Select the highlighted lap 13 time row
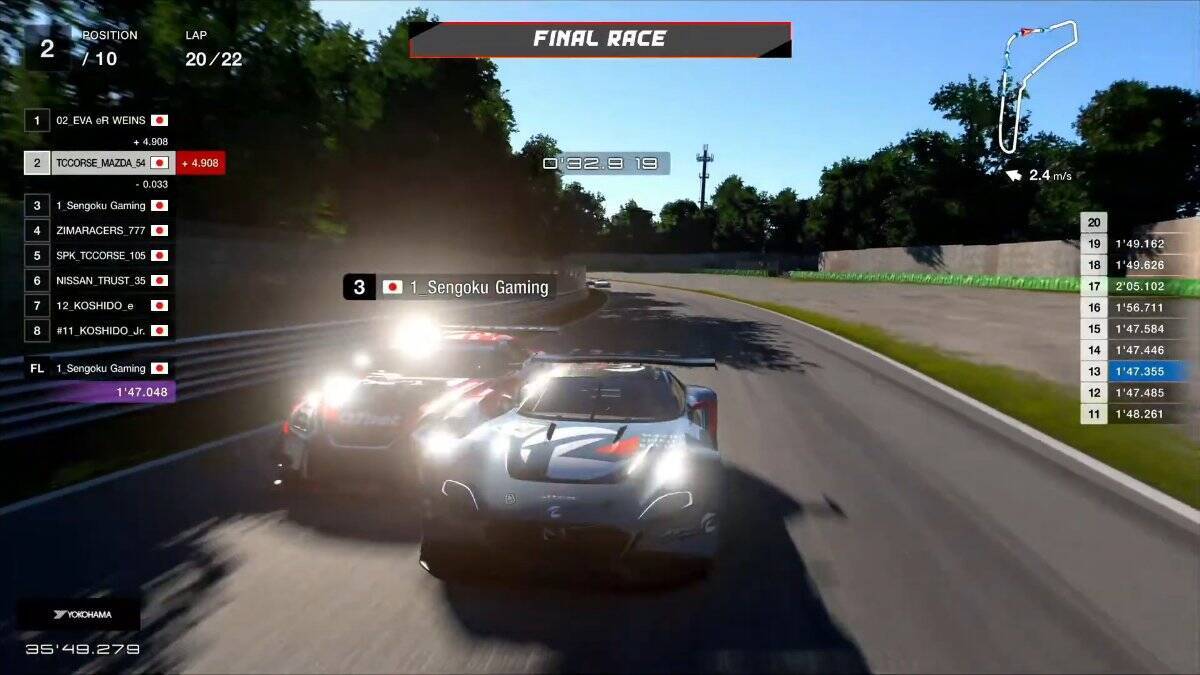 1139,371
